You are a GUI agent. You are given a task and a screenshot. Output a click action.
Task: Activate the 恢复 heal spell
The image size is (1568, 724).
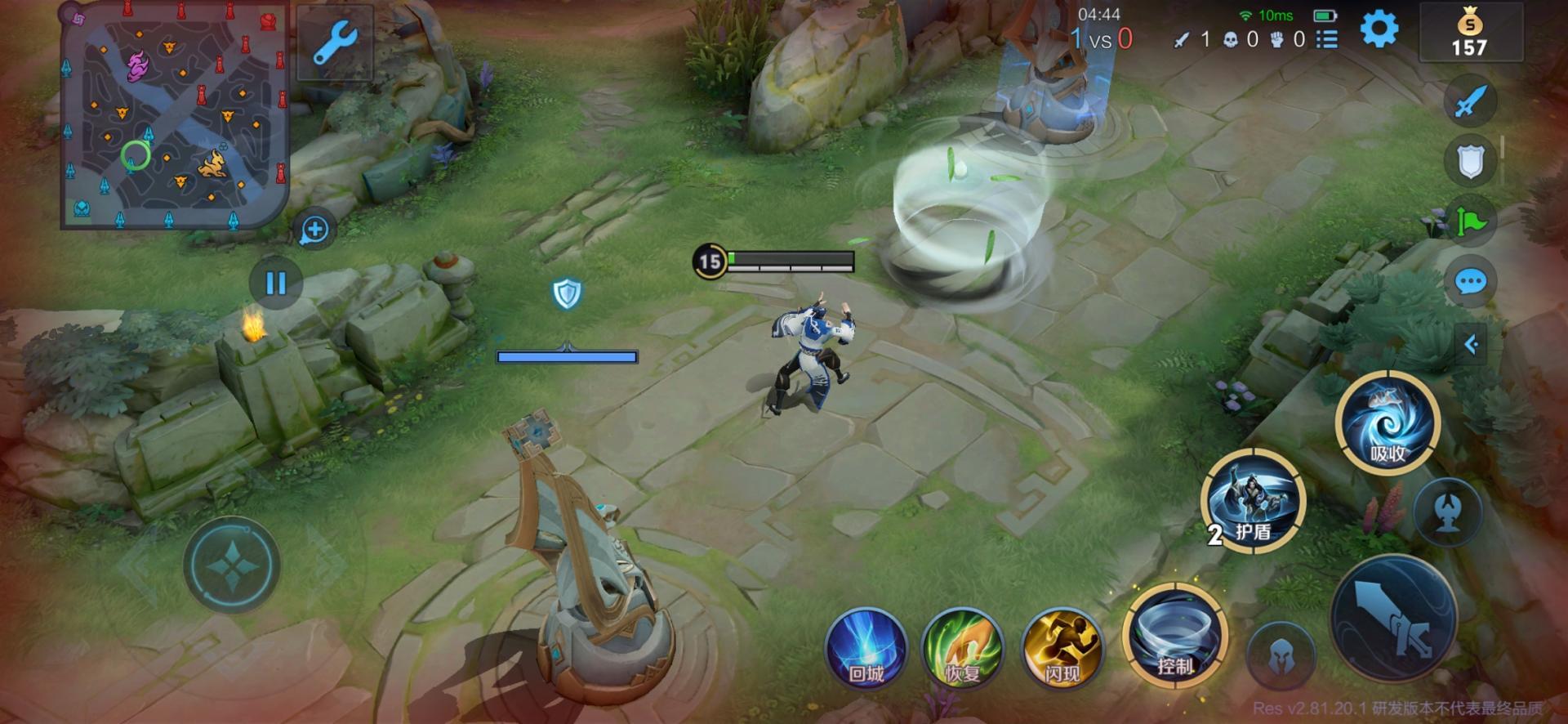click(x=963, y=648)
